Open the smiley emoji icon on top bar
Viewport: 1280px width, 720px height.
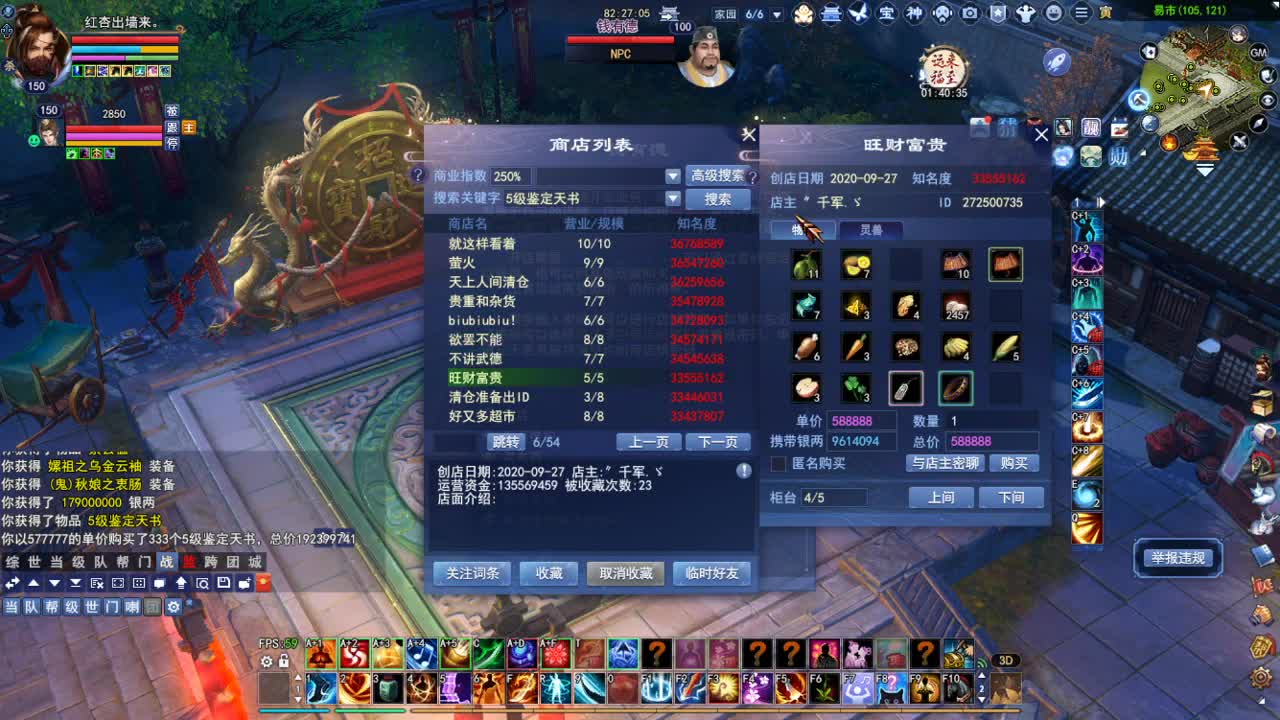(1054, 14)
